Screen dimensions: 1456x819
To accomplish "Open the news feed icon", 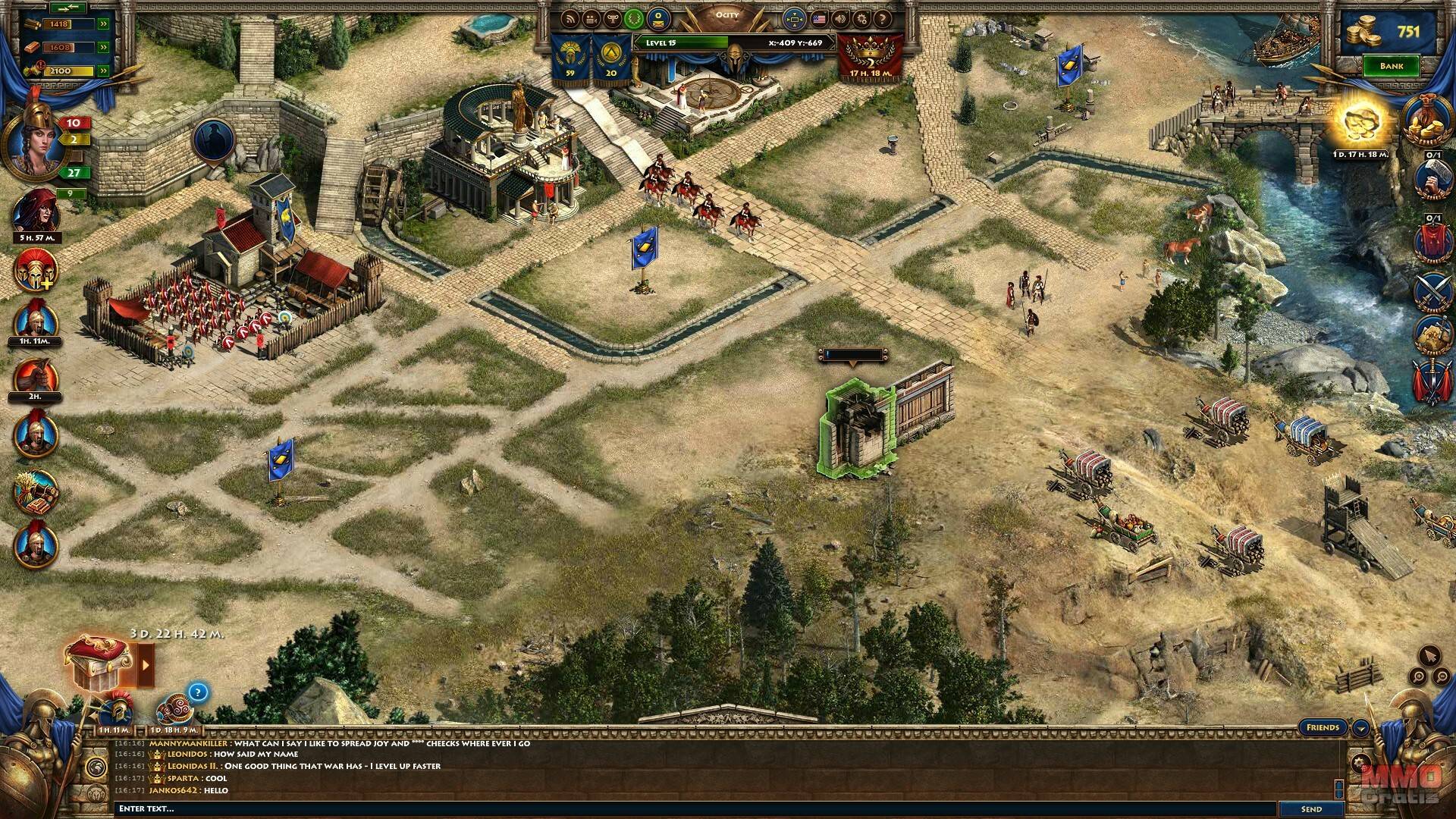I will [570, 19].
